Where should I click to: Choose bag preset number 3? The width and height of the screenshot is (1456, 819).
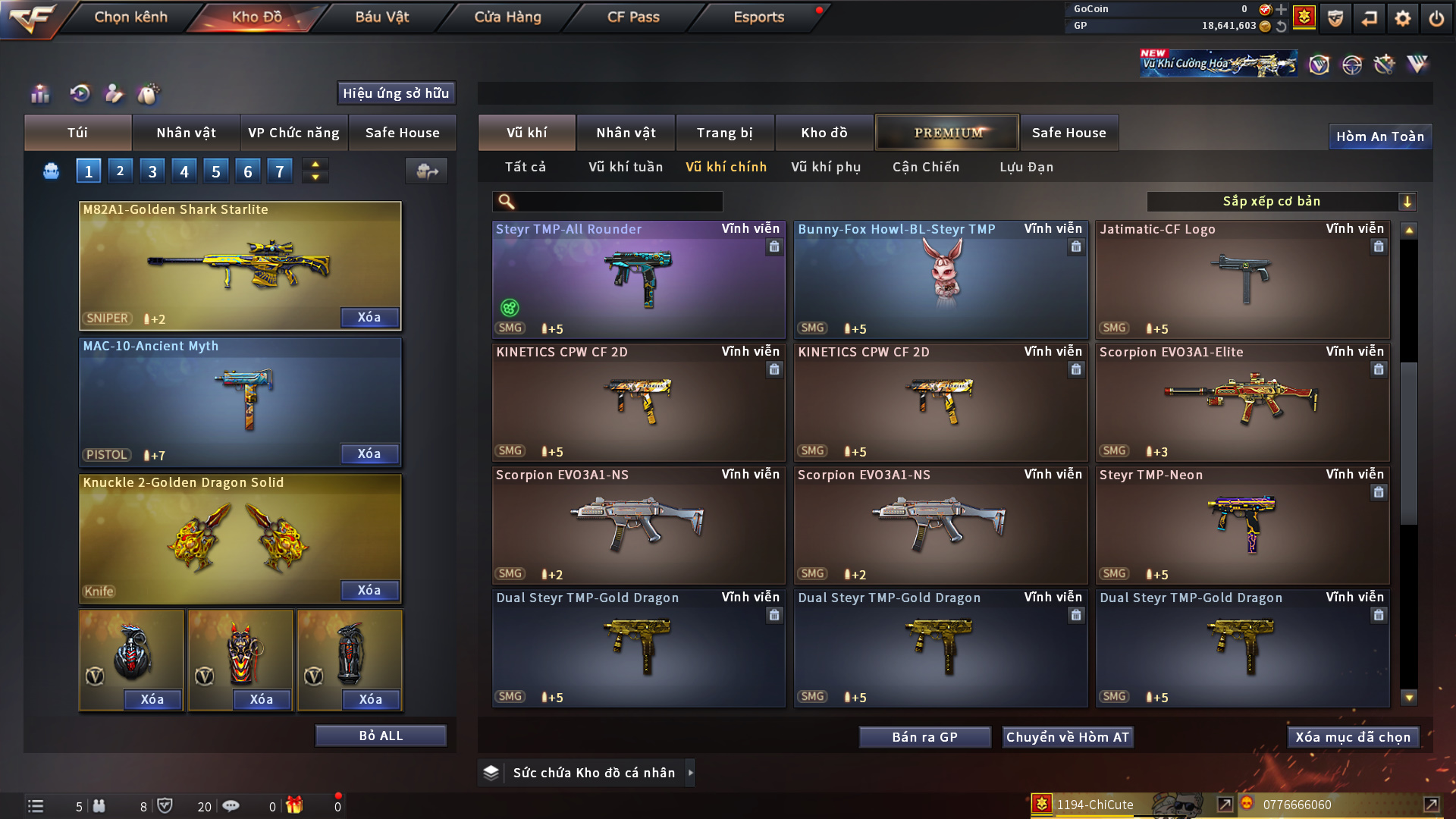coord(152,171)
